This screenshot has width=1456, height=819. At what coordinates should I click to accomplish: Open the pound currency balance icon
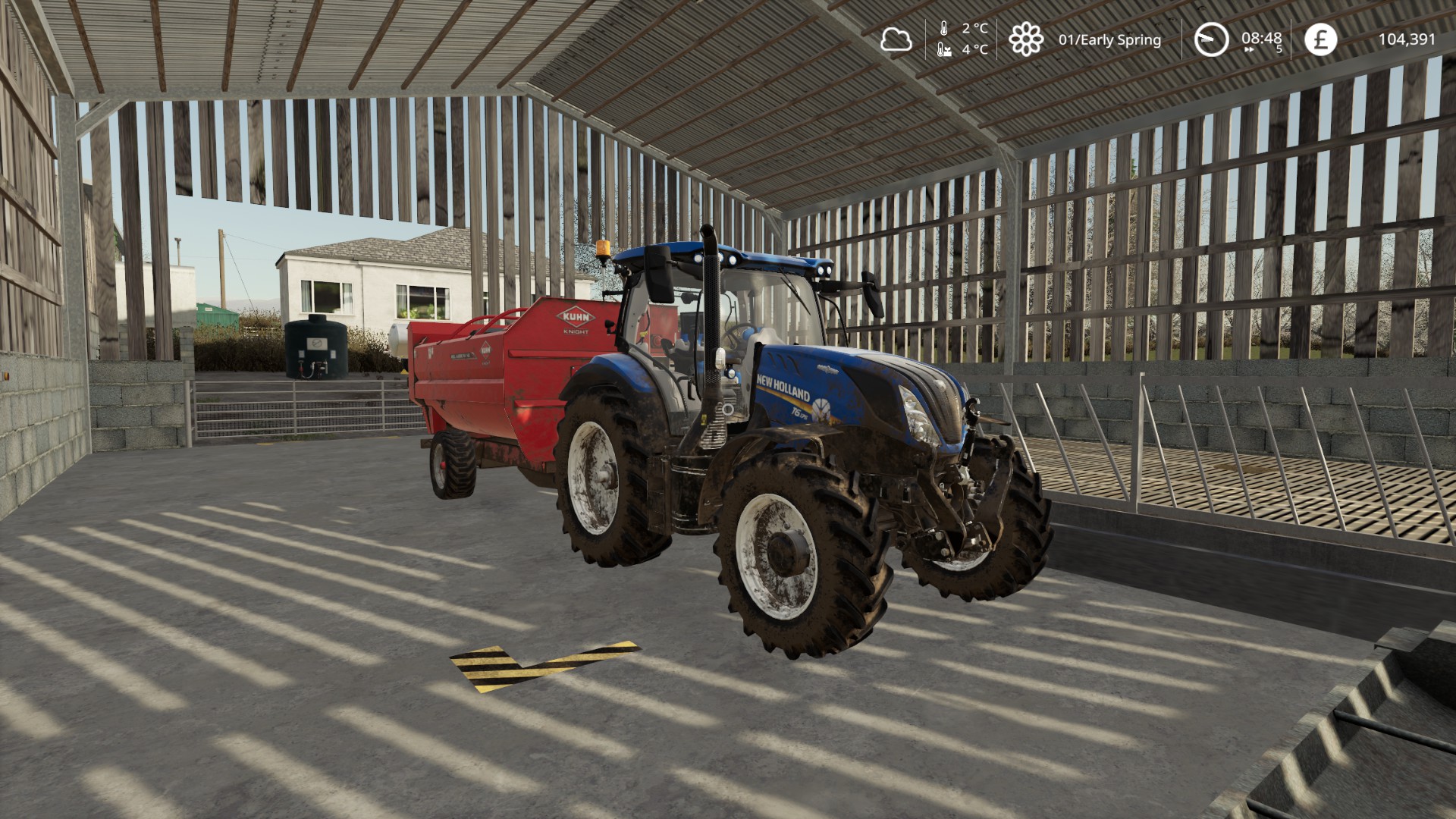point(1320,39)
